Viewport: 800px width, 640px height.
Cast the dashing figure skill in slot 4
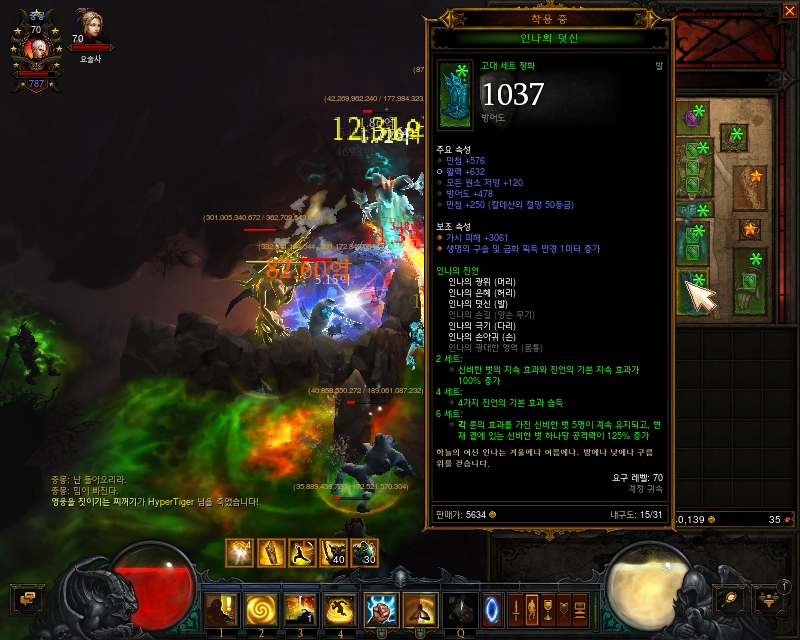pyautogui.click(x=340, y=608)
